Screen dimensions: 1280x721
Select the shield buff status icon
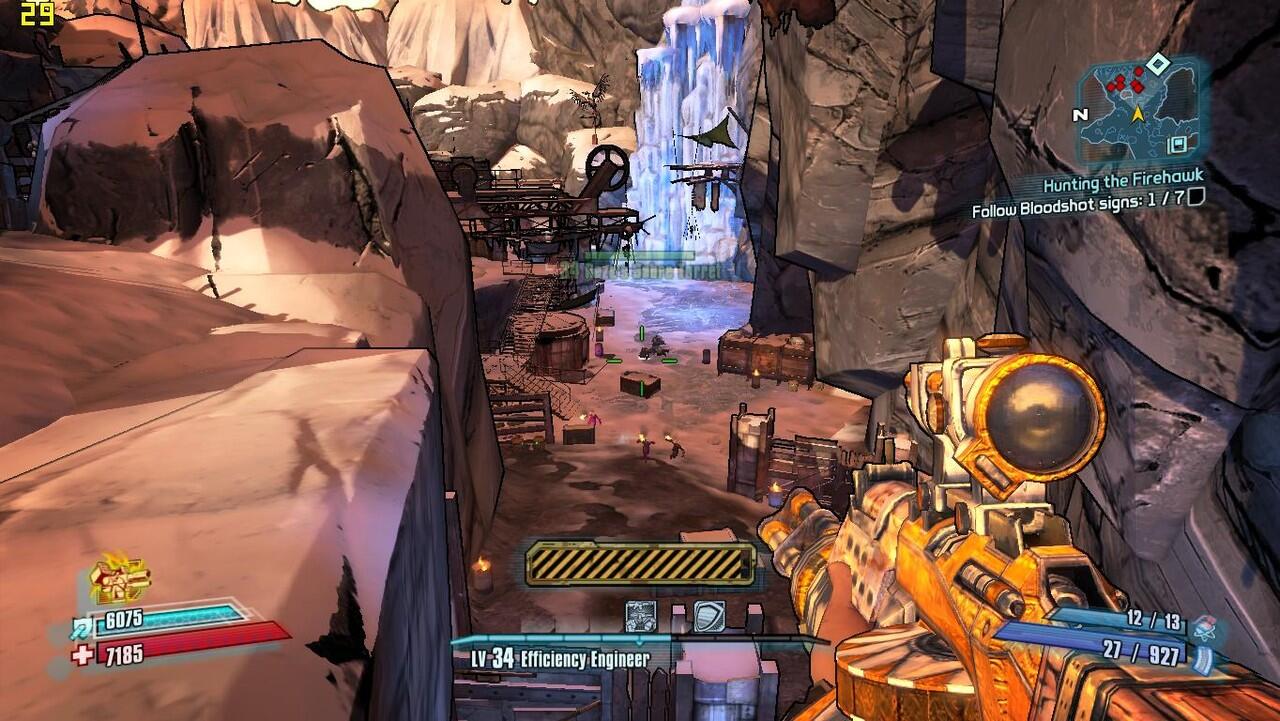(708, 615)
